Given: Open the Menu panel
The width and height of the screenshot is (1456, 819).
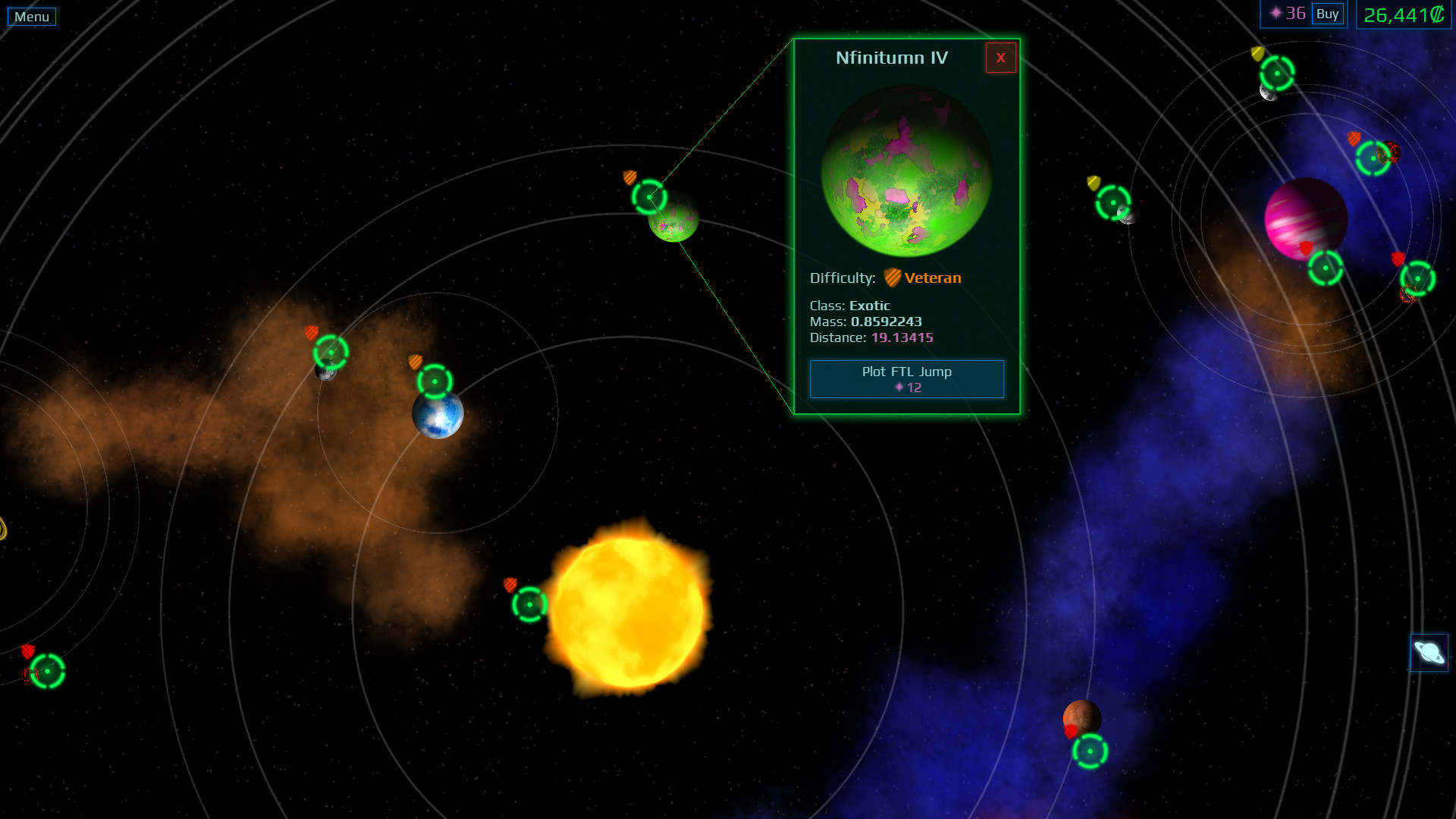Looking at the screenshot, I should pyautogui.click(x=31, y=15).
